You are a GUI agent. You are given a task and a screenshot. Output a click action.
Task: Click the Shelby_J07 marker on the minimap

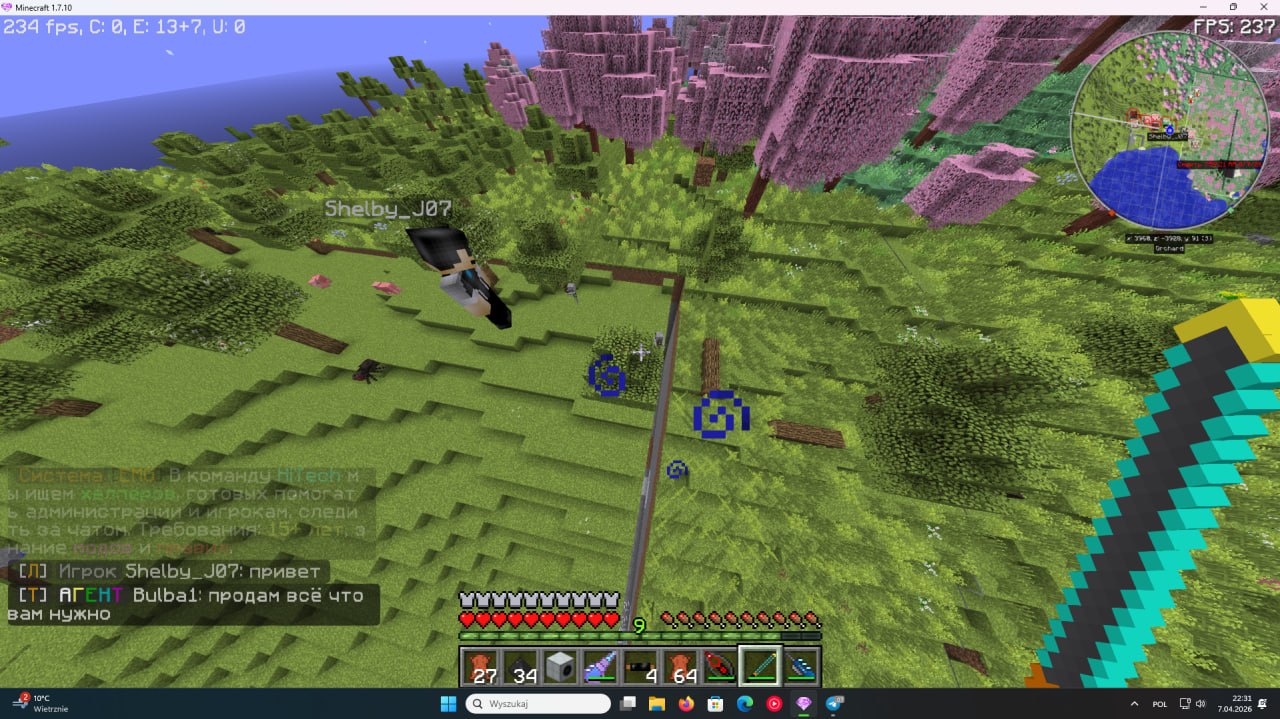pos(1169,130)
